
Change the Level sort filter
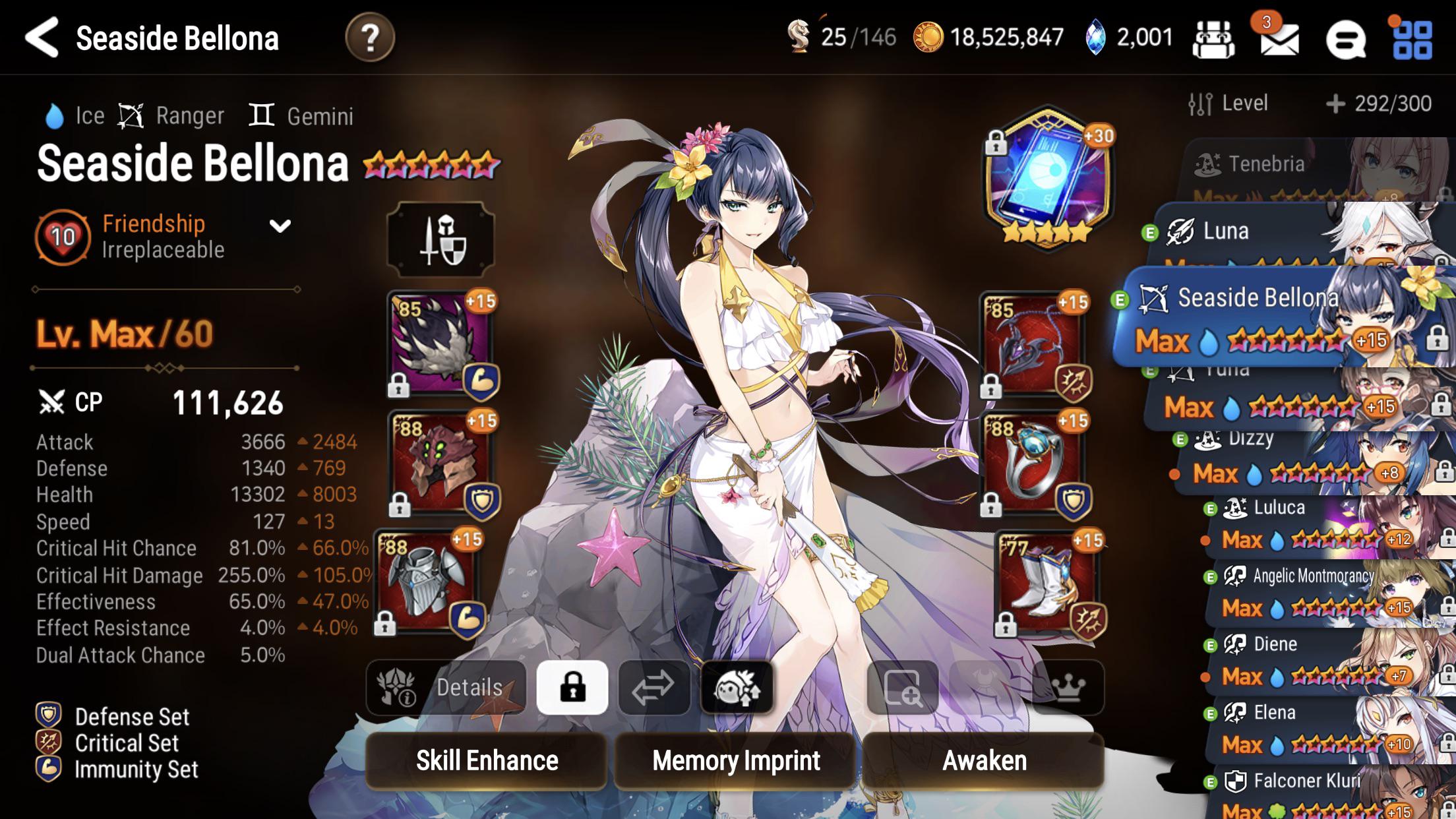click(x=1228, y=104)
